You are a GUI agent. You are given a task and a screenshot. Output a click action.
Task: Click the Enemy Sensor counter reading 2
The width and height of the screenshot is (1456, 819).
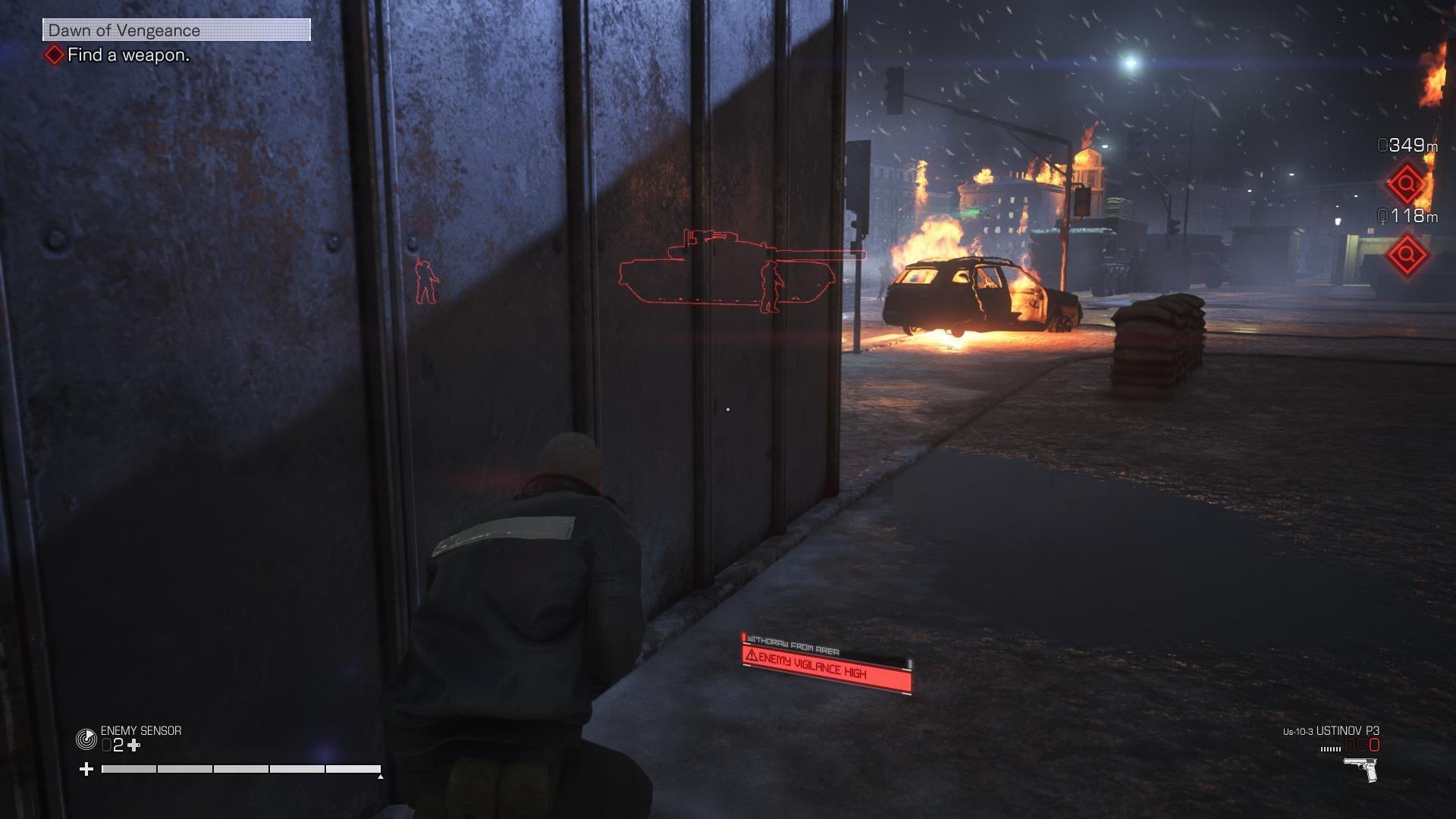pyautogui.click(x=119, y=745)
